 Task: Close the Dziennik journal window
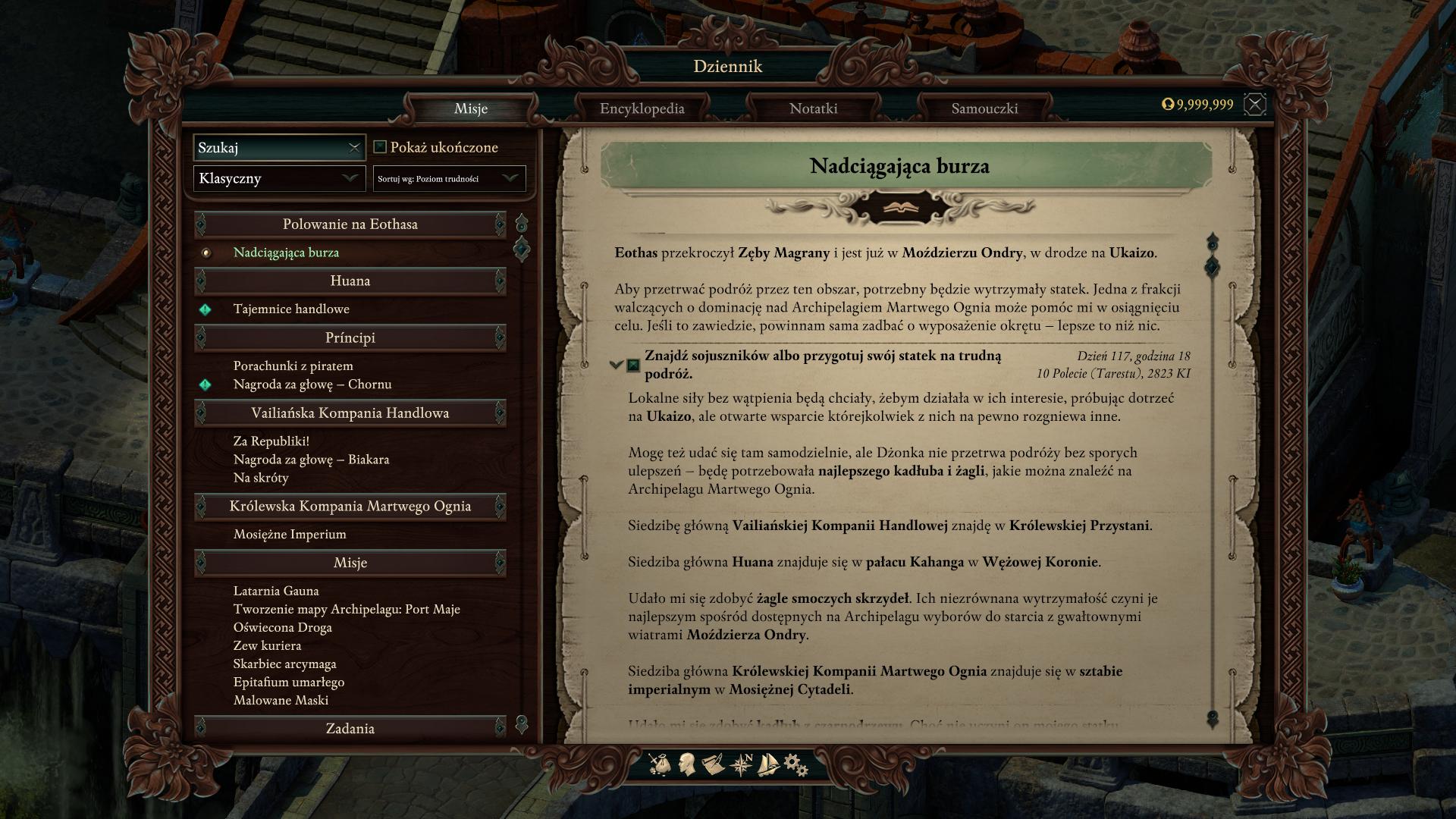(x=1255, y=105)
